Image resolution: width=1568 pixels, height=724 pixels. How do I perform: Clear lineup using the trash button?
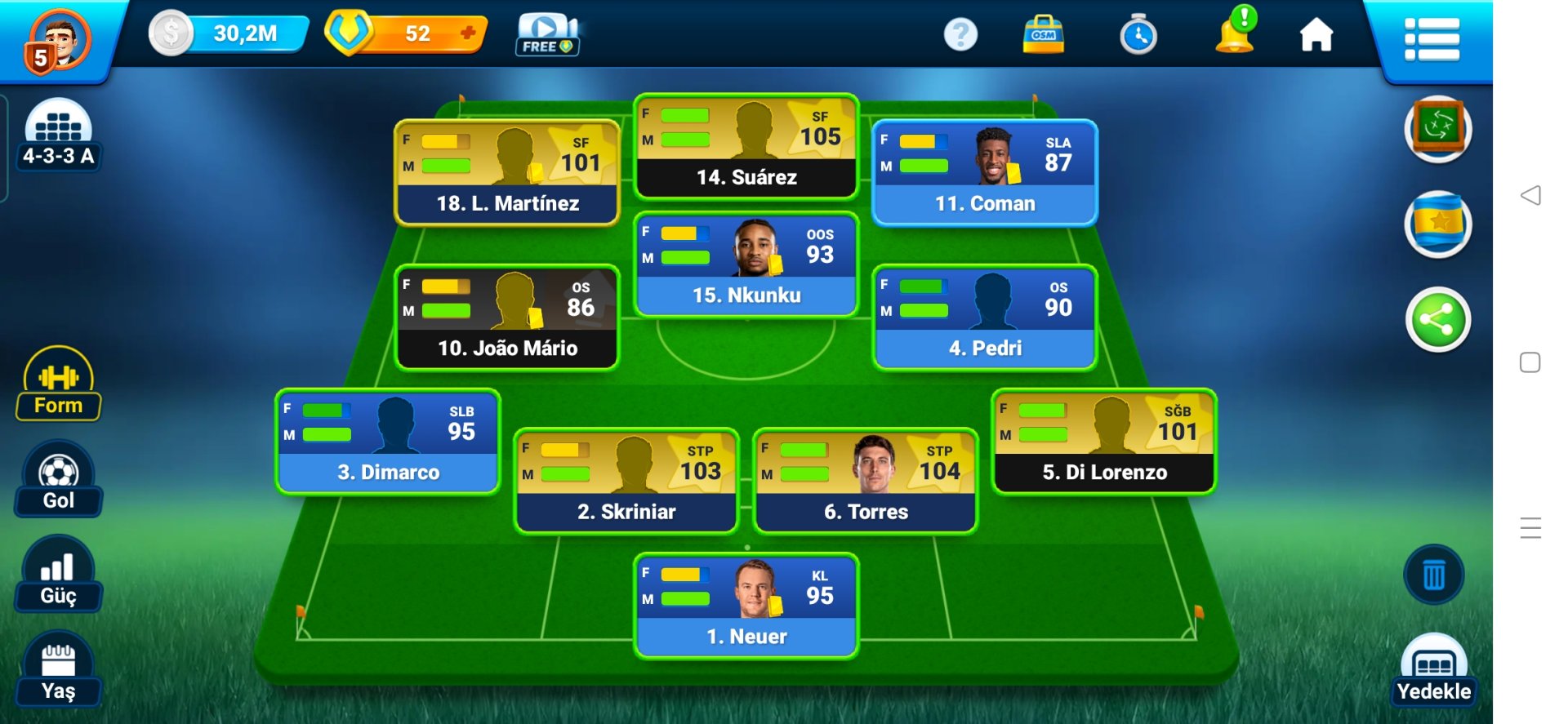coord(1433,575)
